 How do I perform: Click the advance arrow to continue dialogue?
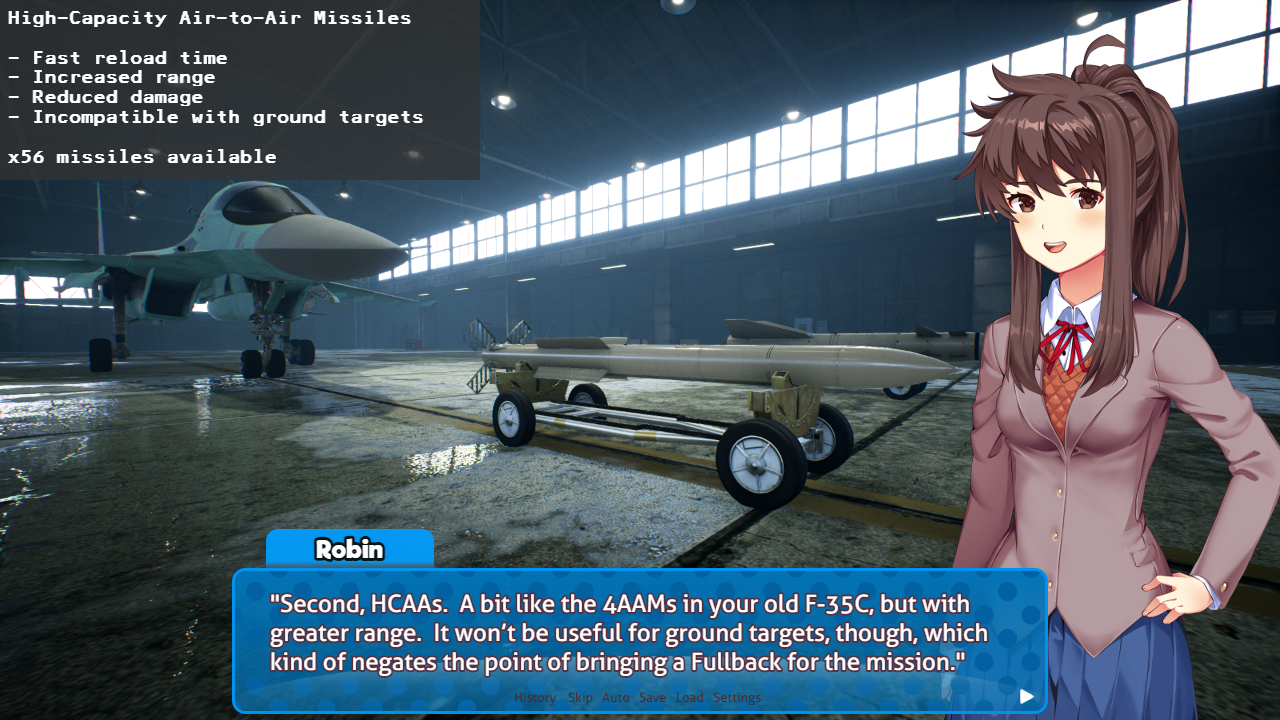coord(1026,697)
